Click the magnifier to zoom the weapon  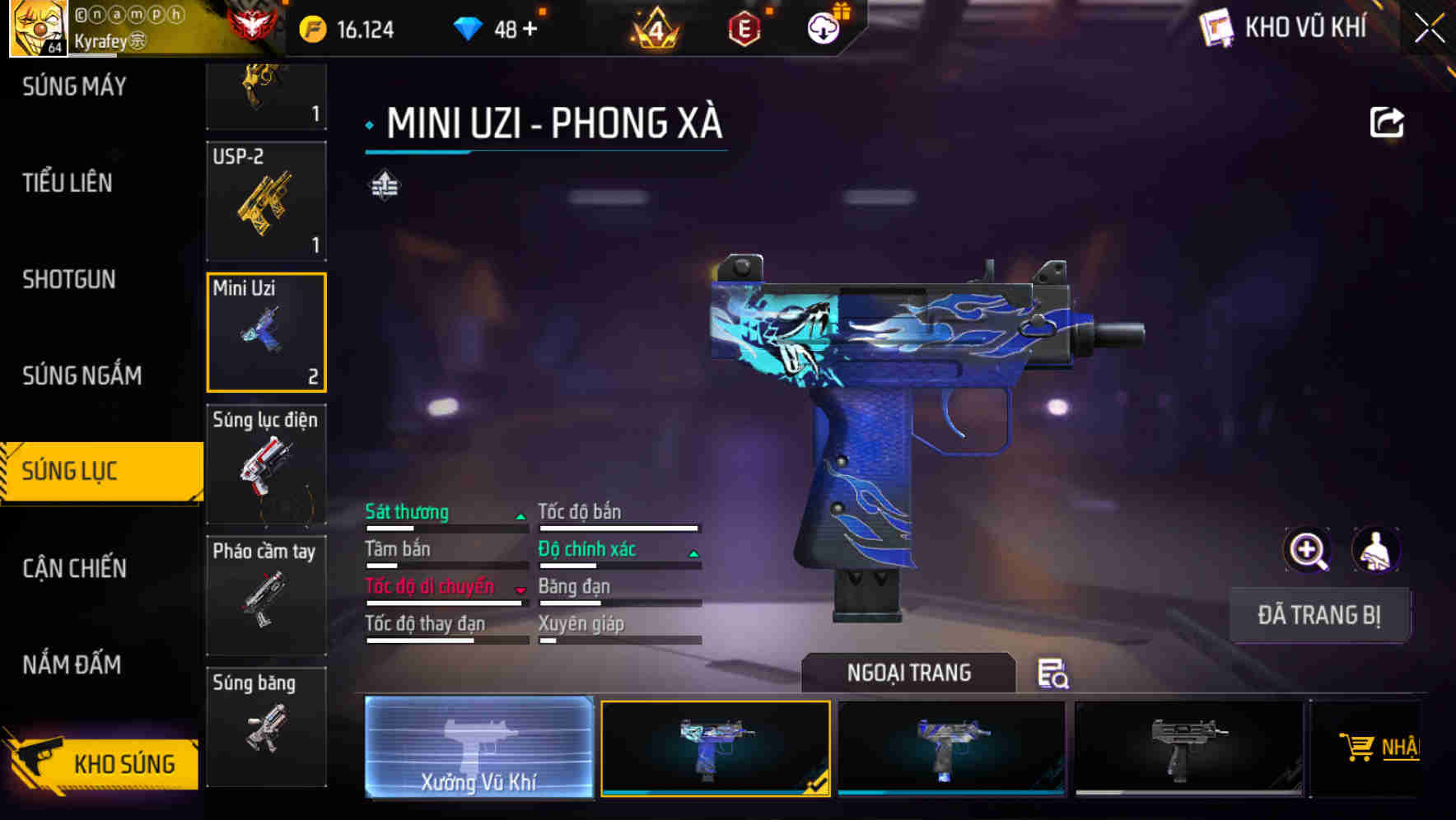(1308, 550)
